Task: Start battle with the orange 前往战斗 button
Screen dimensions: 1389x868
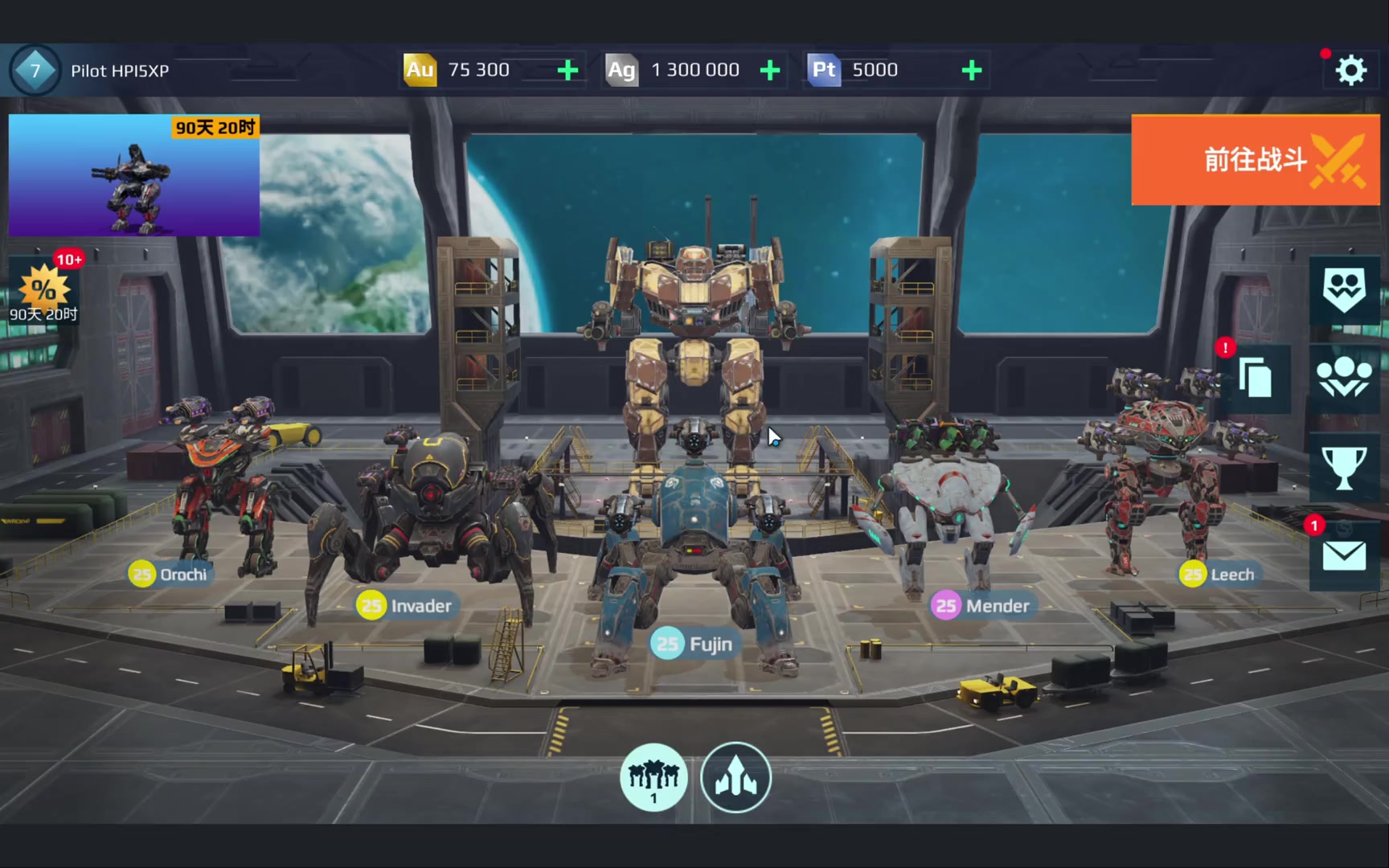Action: coord(1255,160)
